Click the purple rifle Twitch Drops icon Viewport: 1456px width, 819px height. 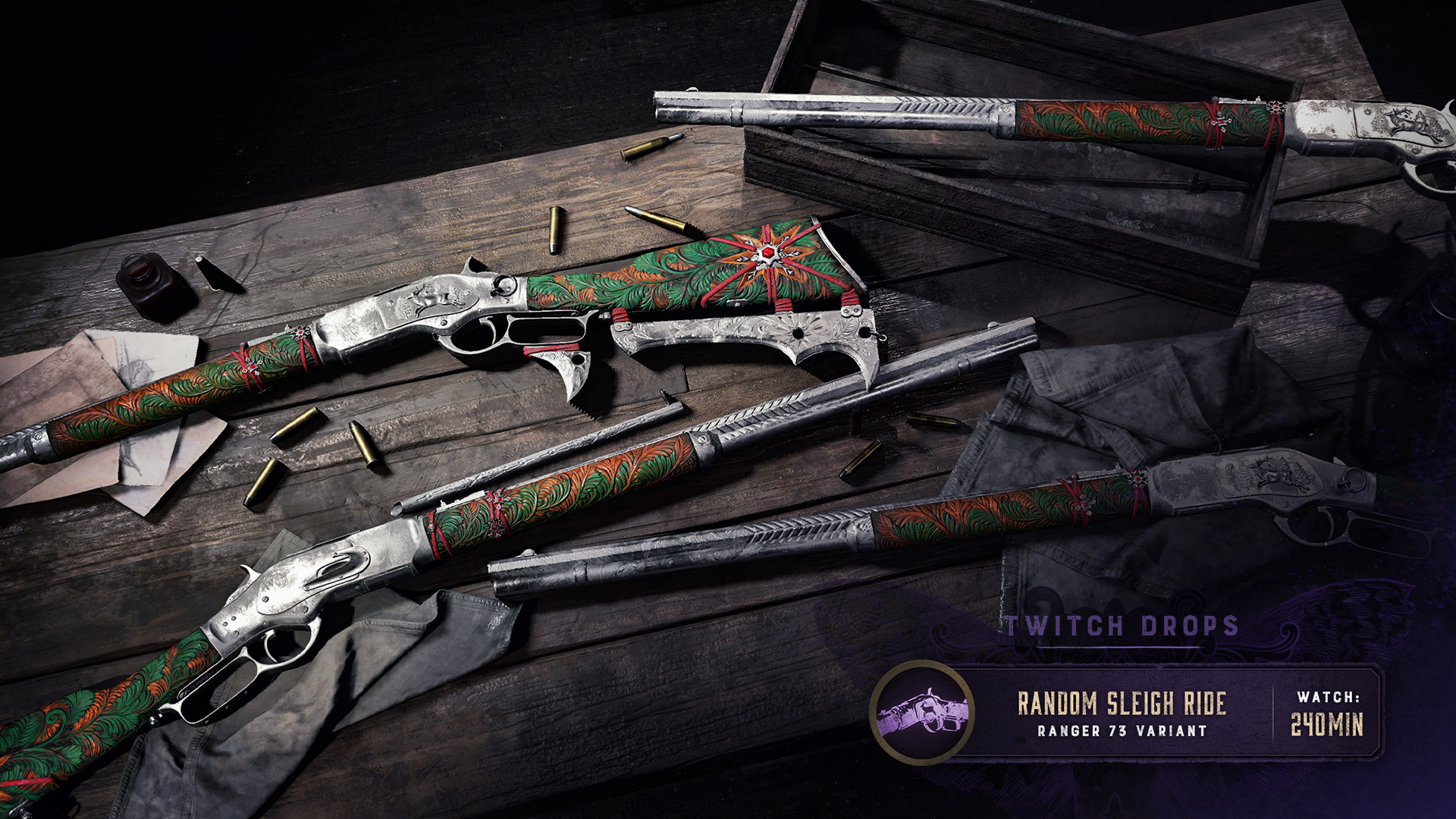(x=922, y=713)
